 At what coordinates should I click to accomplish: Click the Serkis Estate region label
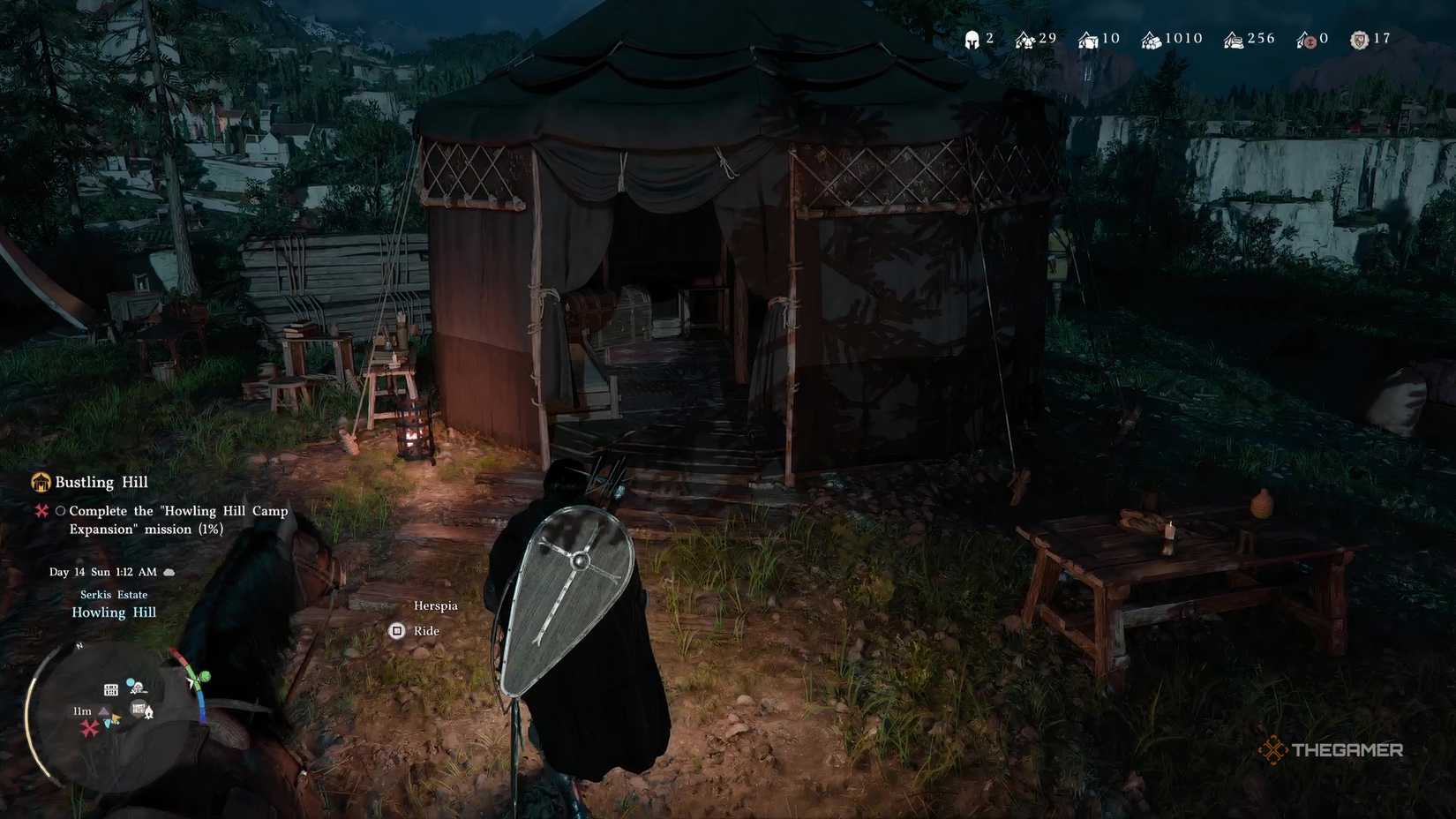click(x=112, y=594)
